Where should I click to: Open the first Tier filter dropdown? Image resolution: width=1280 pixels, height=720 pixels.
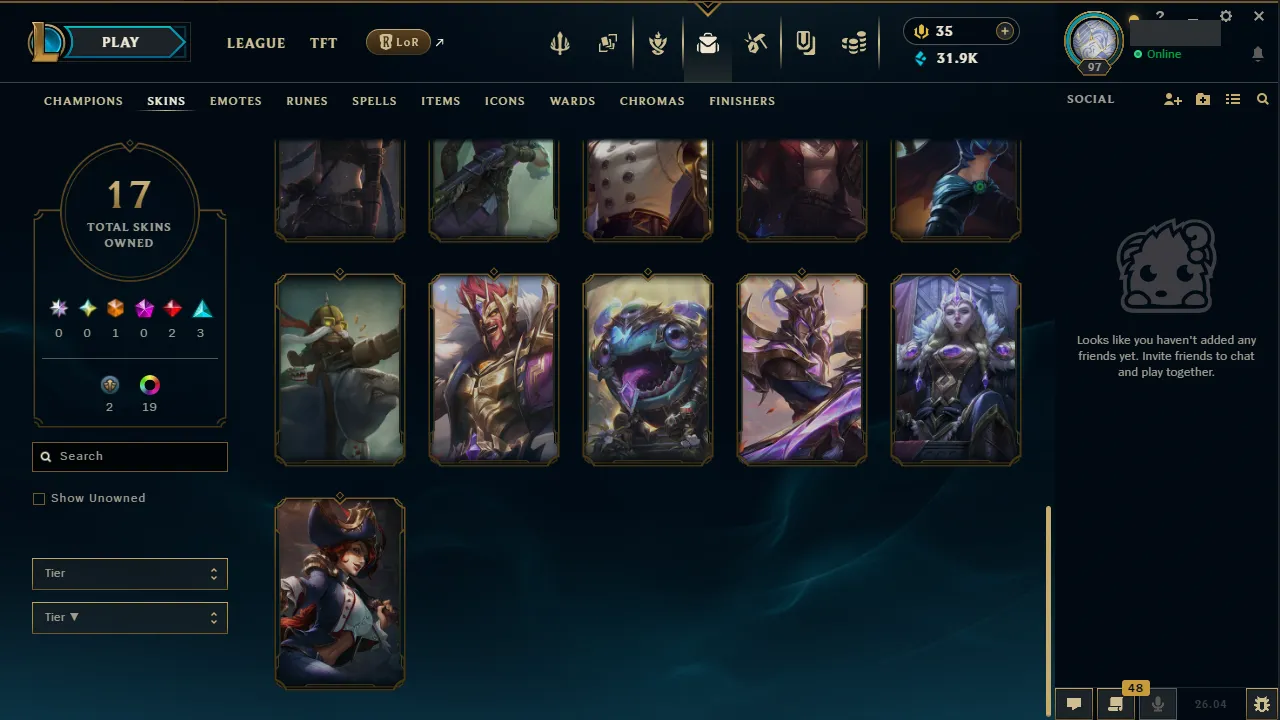[129, 573]
